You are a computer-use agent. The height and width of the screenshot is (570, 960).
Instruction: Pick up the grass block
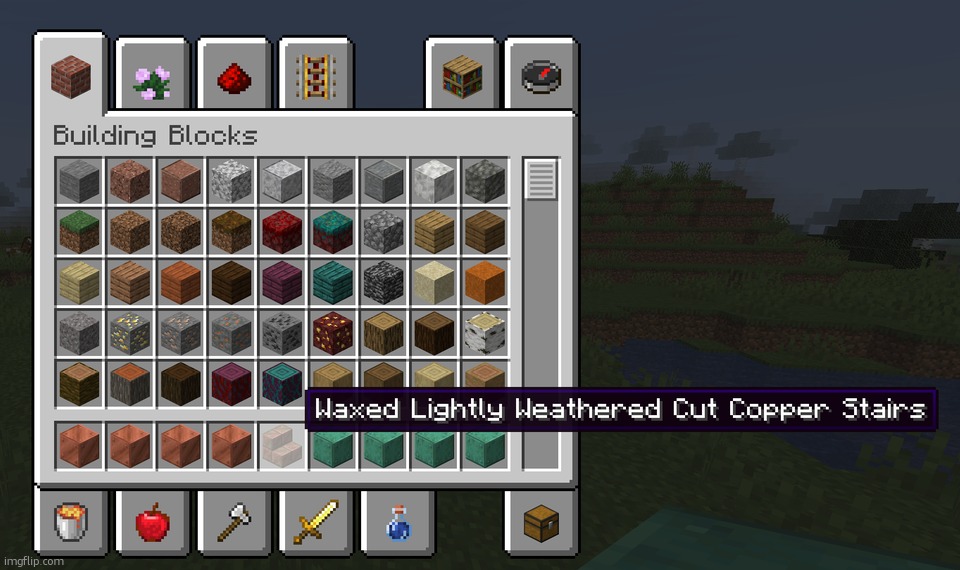point(79,232)
